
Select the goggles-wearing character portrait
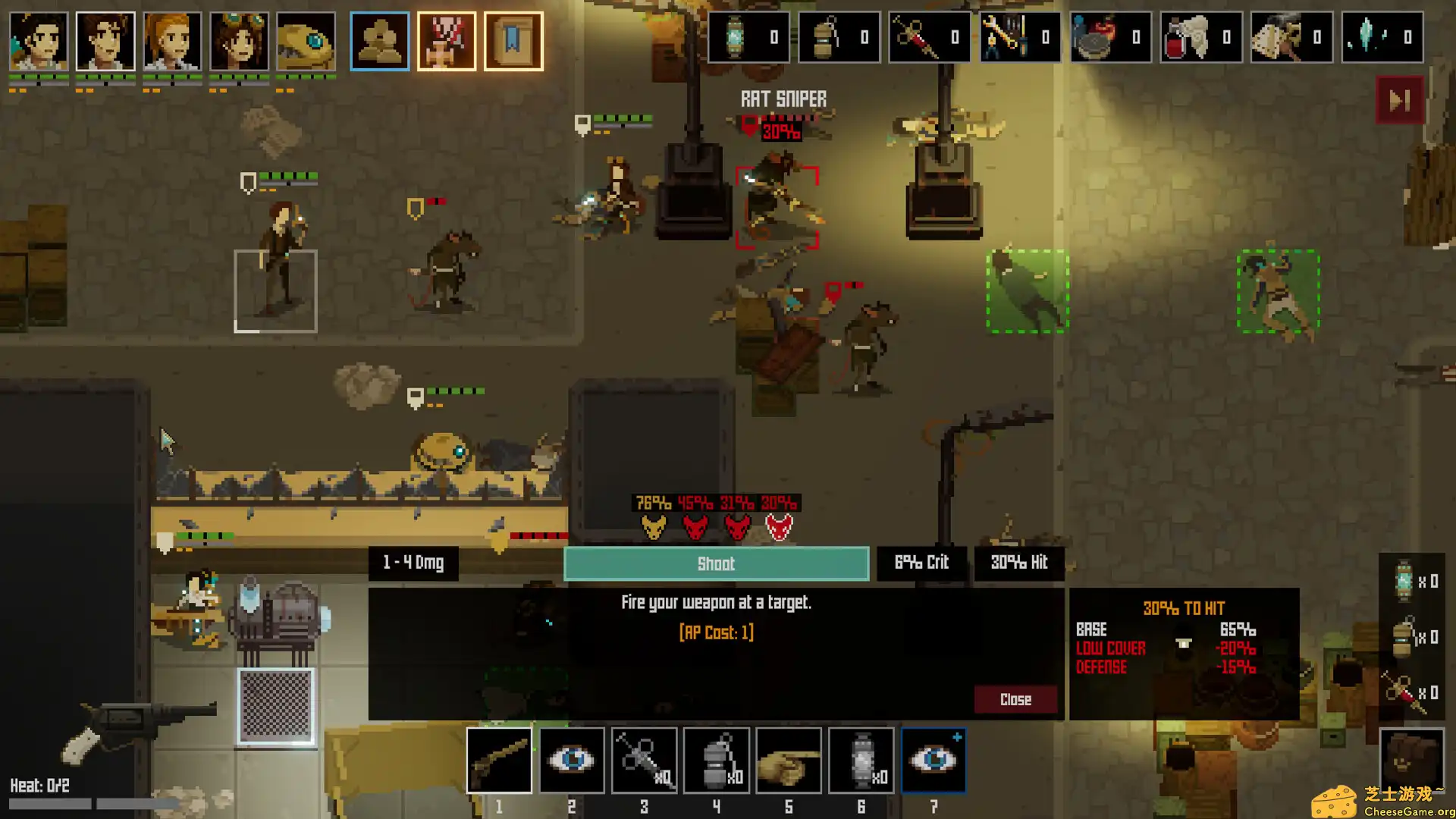pos(239,41)
